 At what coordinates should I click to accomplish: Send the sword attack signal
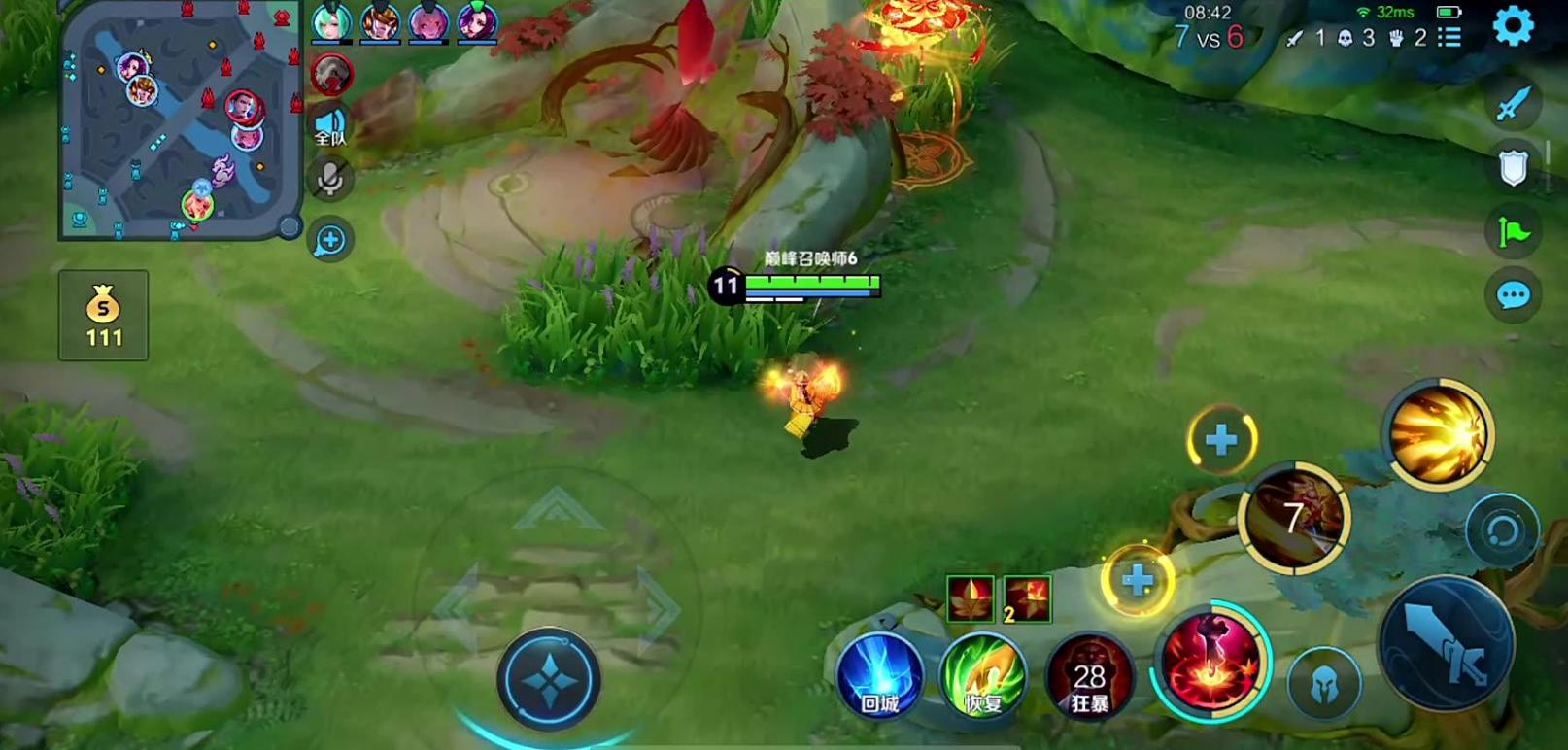click(x=1513, y=105)
